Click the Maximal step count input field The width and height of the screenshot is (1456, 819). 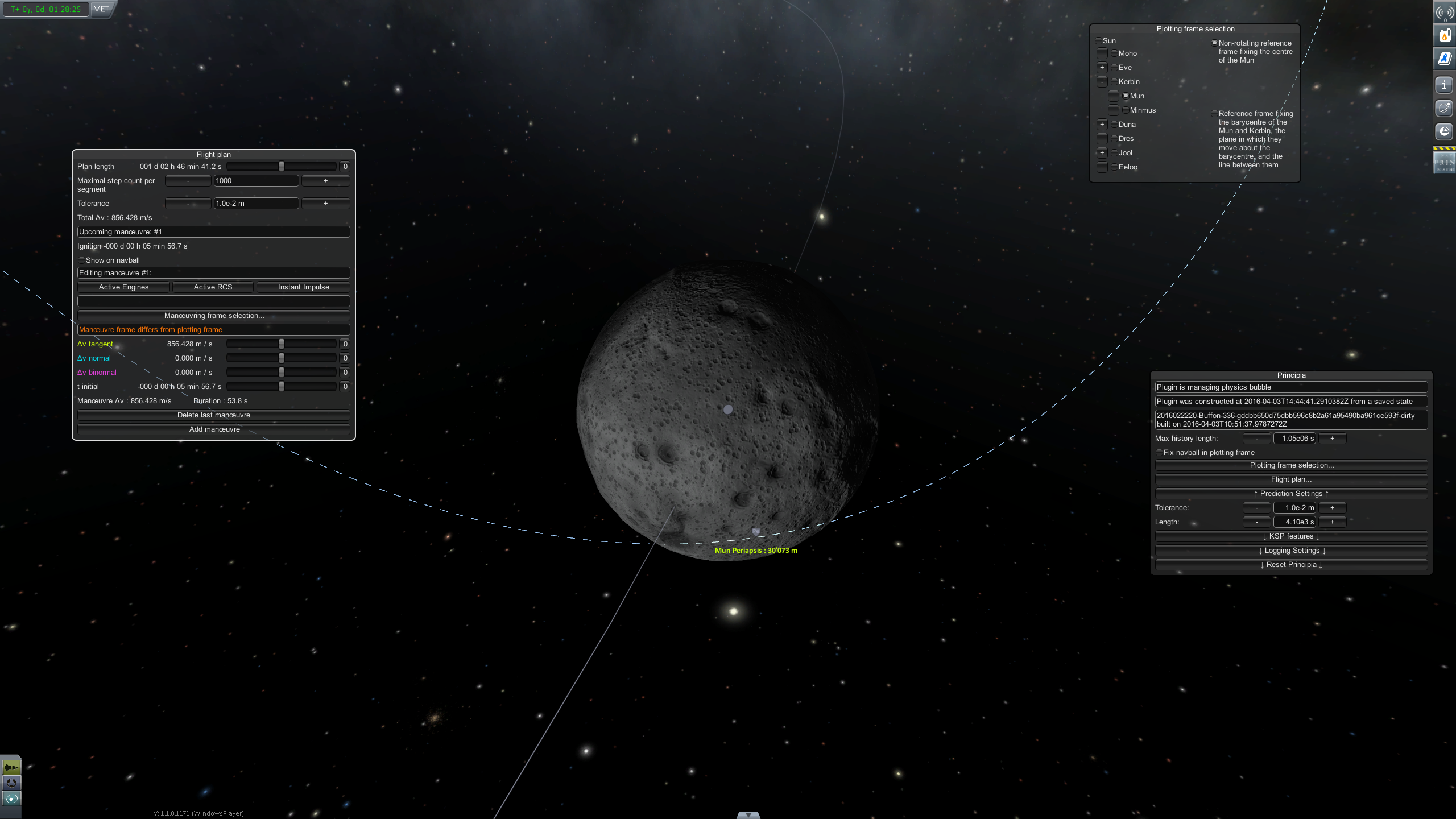point(256,181)
